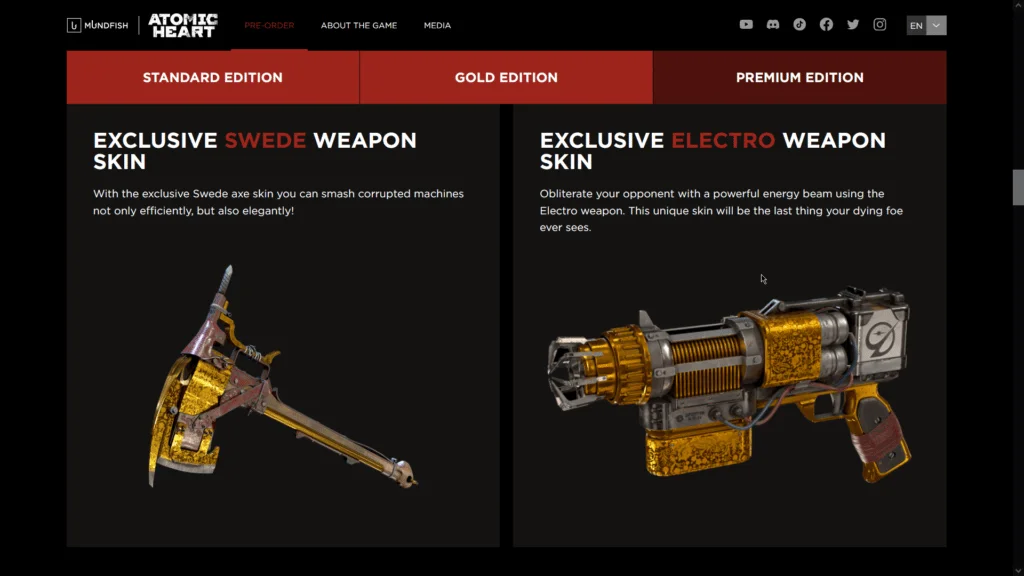Screen dimensions: 1024x576
Task: Click the page's vertical scrollbar thumb
Action: [x=1018, y=187]
